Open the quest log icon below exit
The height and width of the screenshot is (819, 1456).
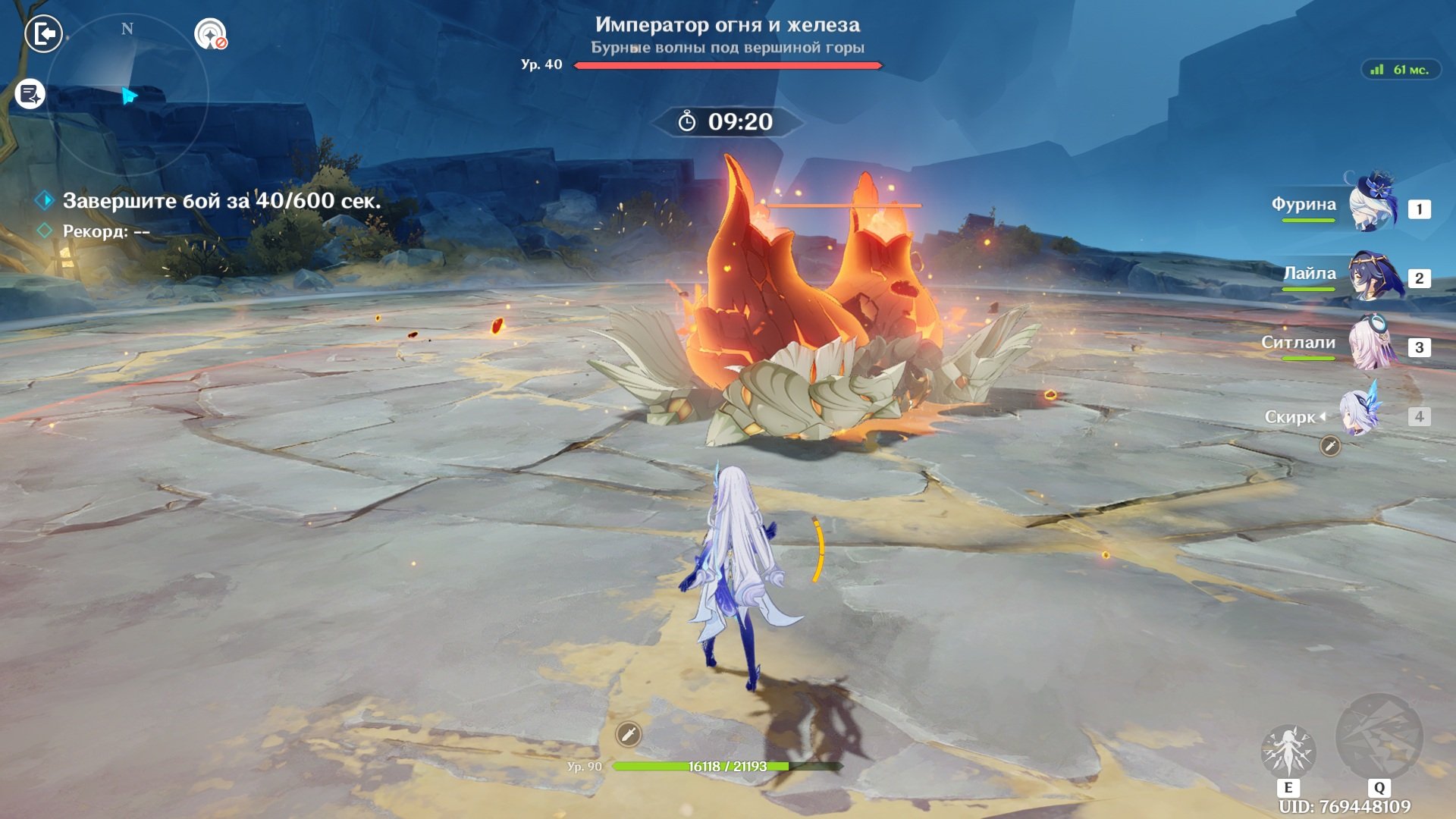click(30, 94)
